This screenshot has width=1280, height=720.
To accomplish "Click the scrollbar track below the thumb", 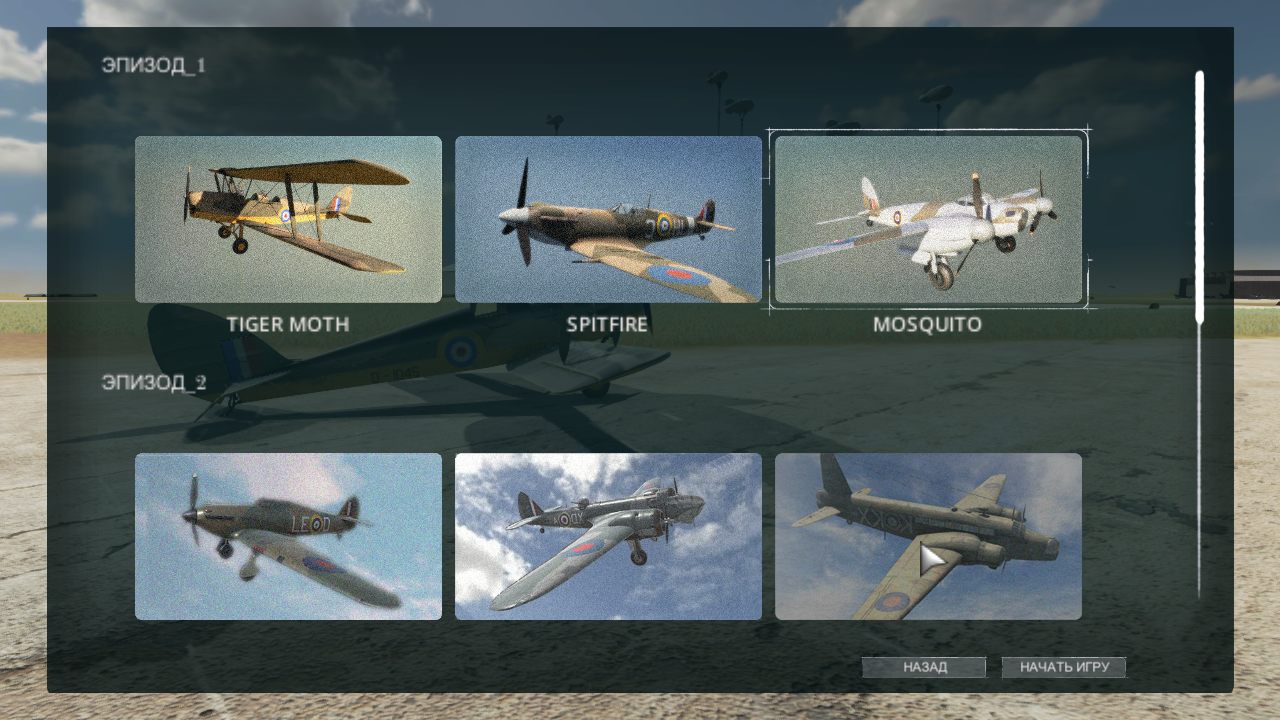I will 1198,450.
